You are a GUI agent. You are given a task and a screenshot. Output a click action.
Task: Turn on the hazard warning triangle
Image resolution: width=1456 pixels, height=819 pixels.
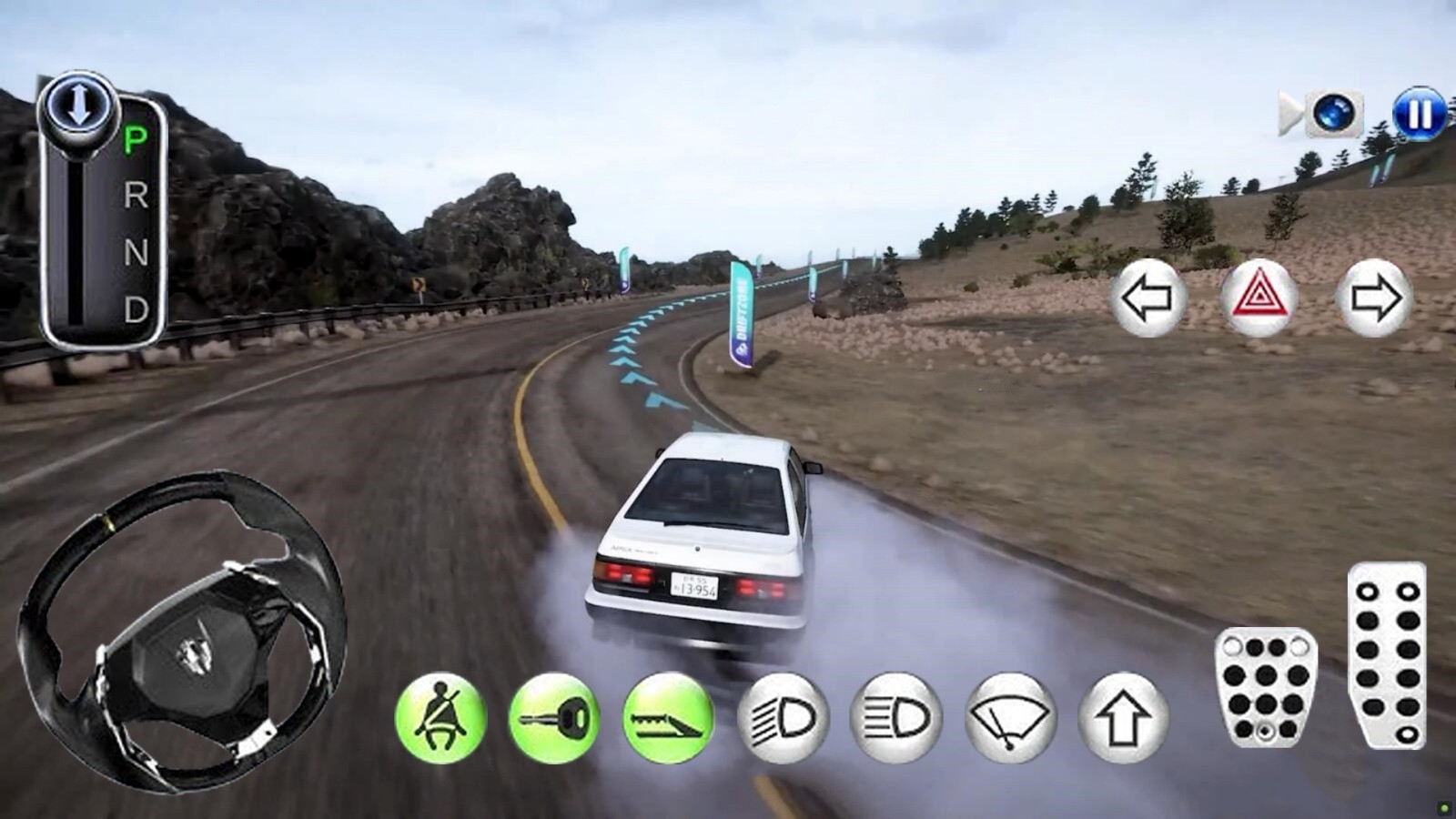[x=1259, y=298]
